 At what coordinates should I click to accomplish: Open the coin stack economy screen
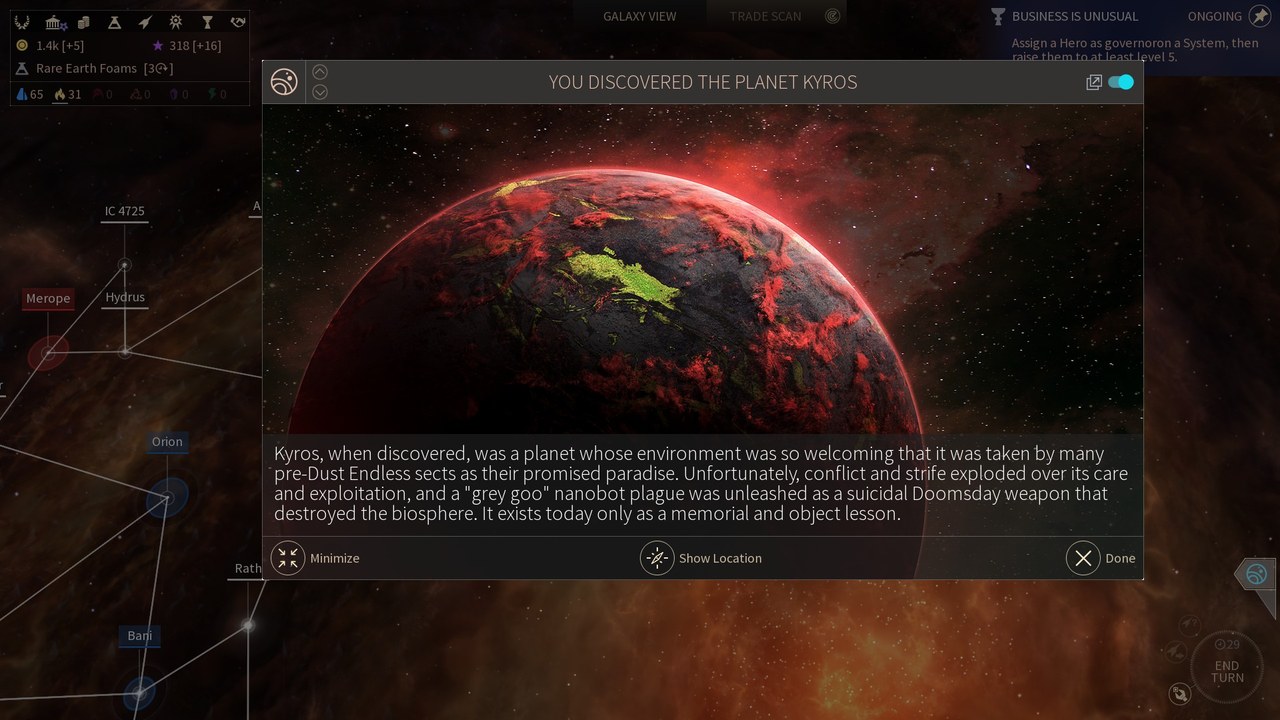(84, 22)
